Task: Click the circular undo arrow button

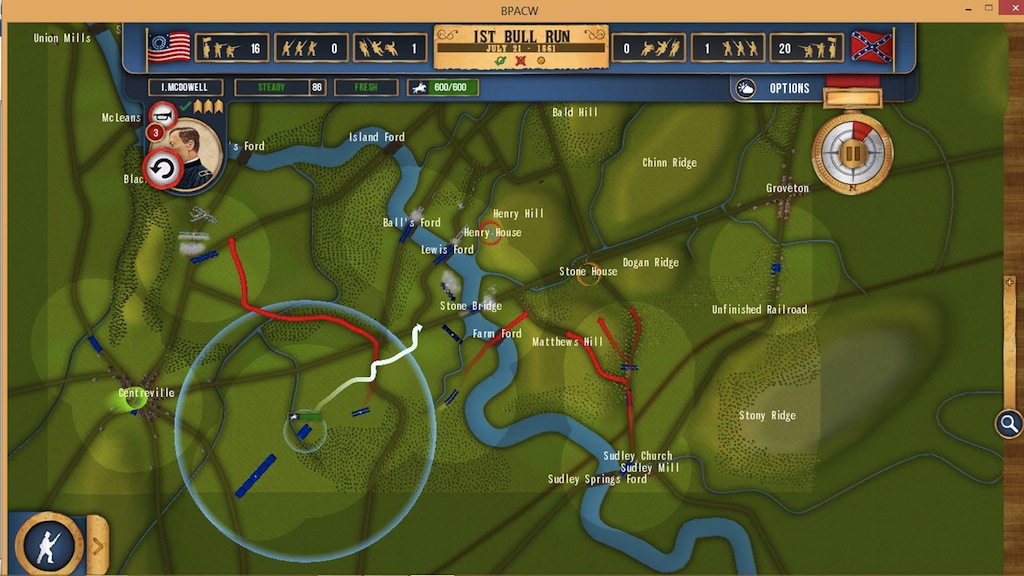Action: click(162, 169)
